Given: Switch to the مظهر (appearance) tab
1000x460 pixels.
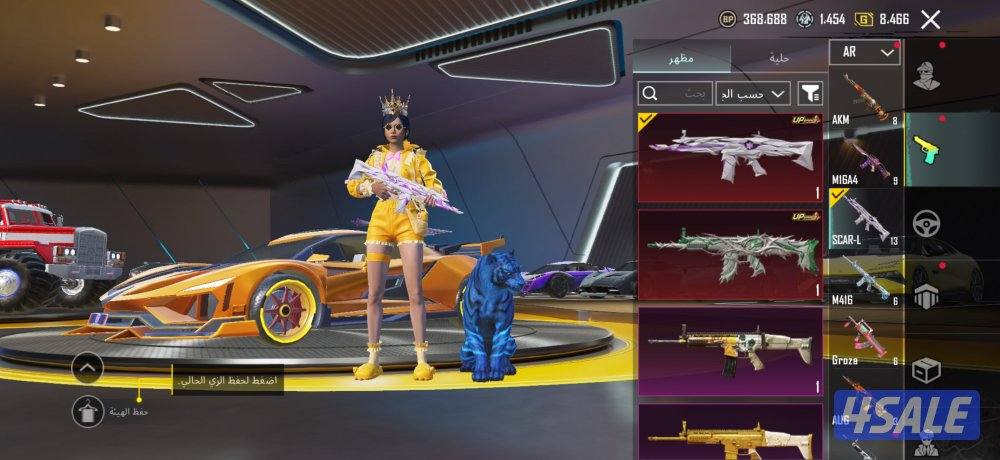Looking at the screenshot, I should (682, 58).
